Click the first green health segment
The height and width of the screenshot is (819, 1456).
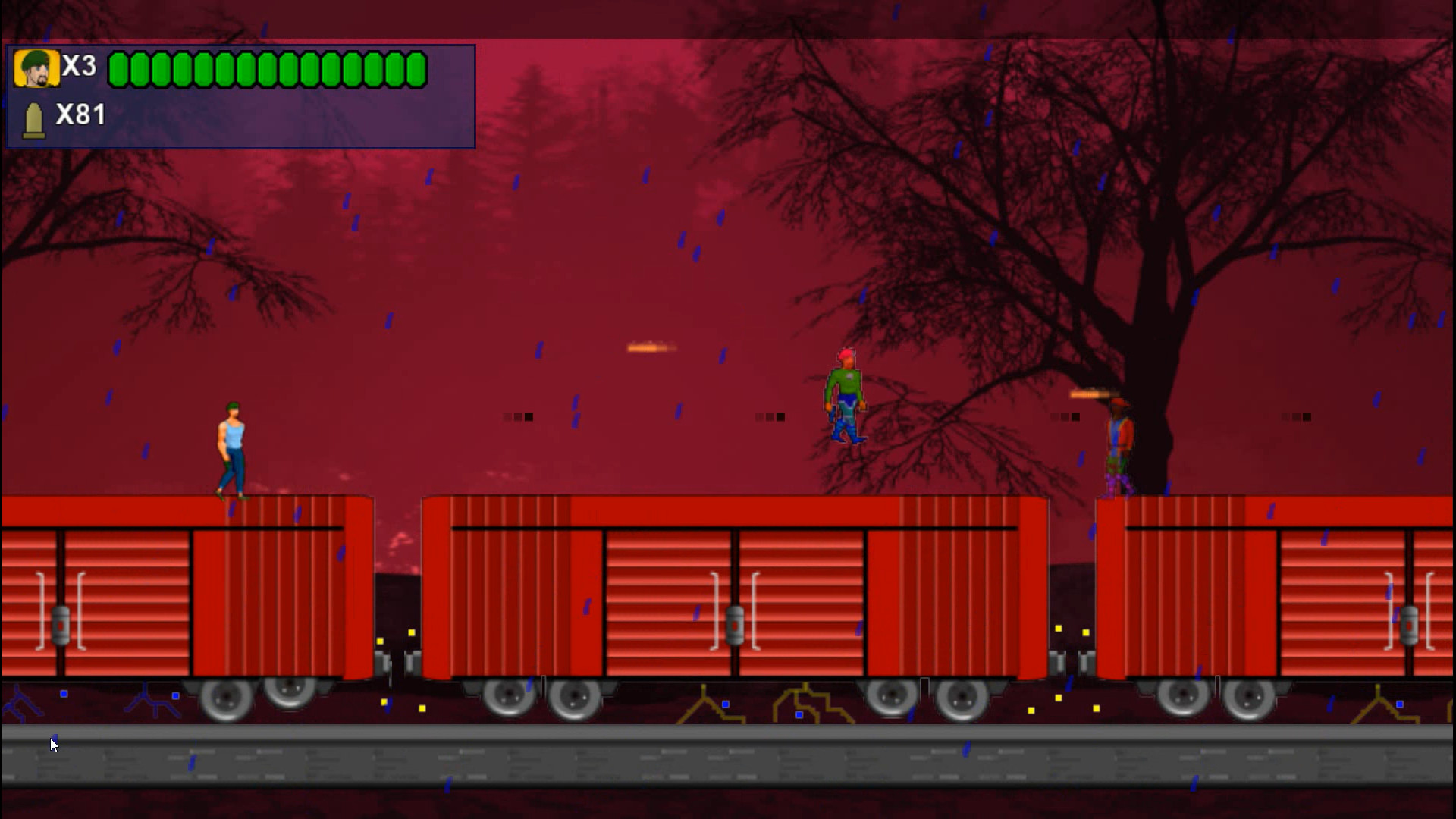coord(118,68)
